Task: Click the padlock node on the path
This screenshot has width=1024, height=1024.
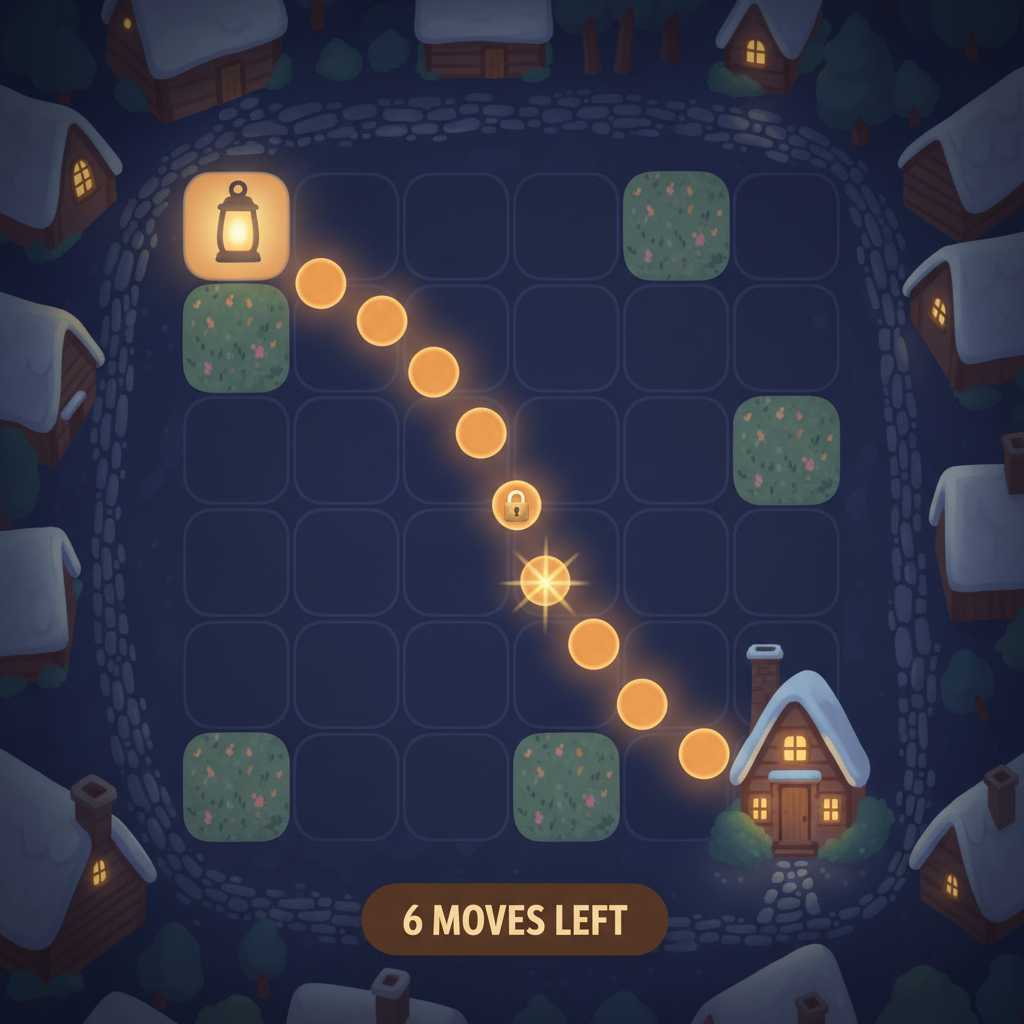Action: click(x=516, y=505)
